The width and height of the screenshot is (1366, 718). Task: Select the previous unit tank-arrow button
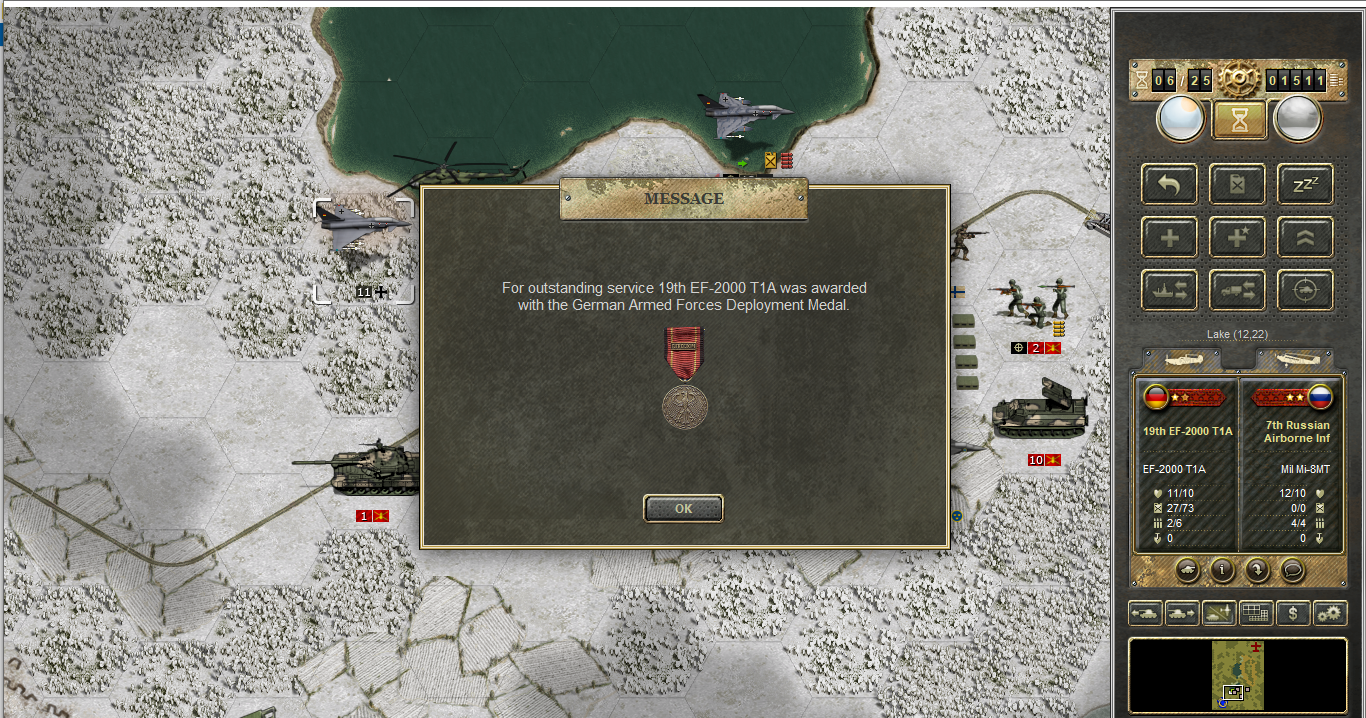click(x=1145, y=612)
